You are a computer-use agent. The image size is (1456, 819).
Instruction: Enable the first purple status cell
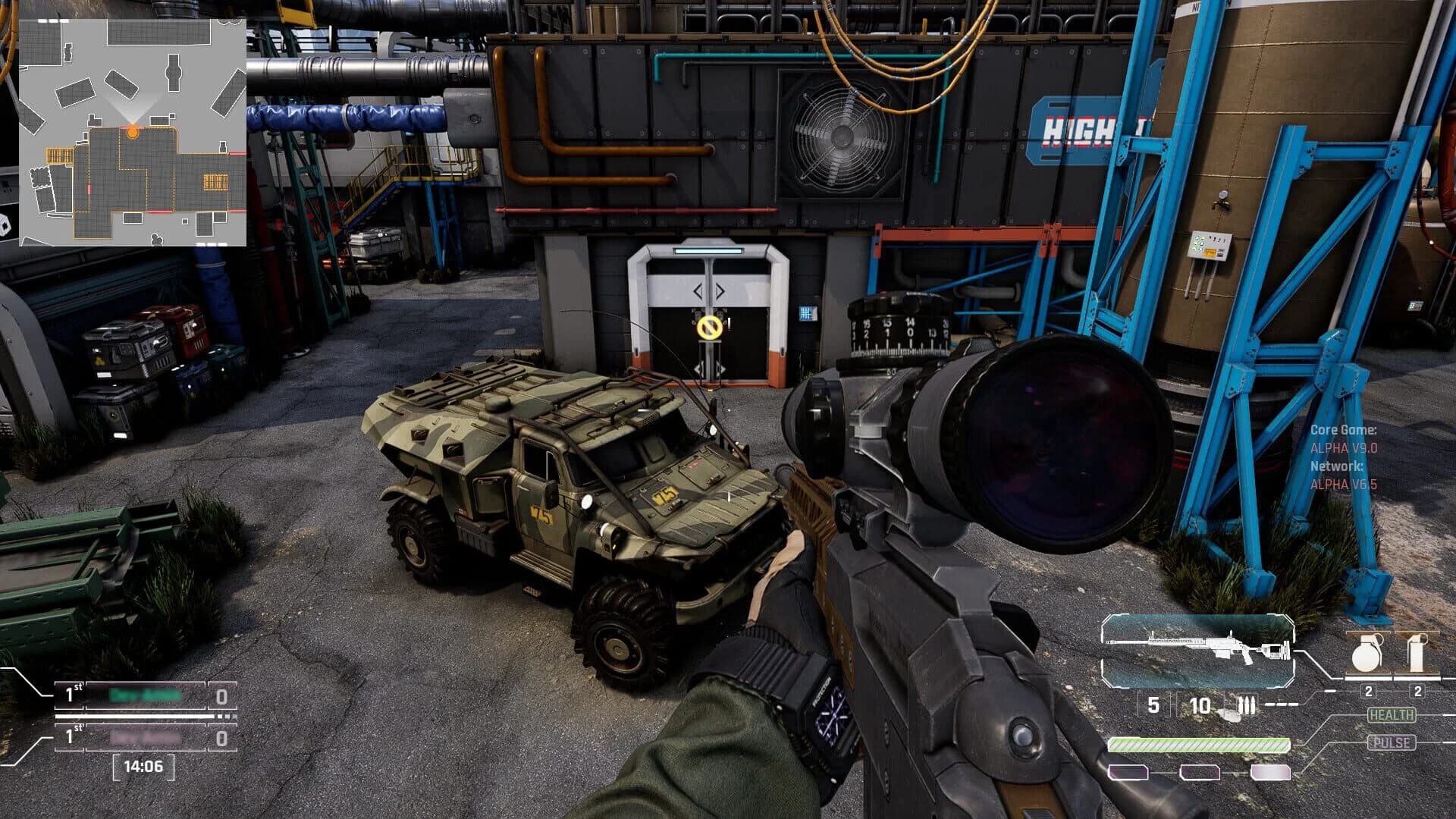pyautogui.click(x=1128, y=773)
